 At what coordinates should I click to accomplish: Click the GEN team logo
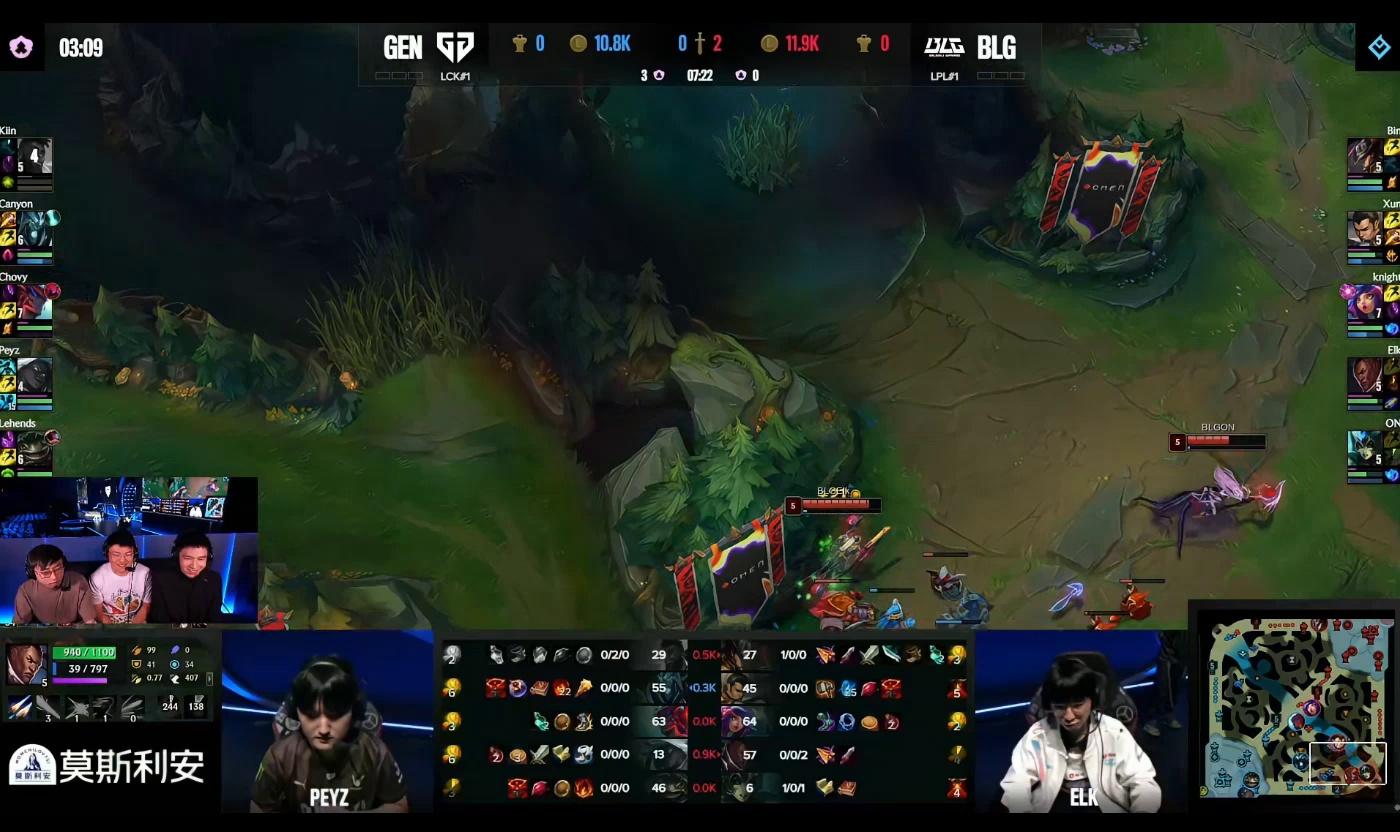(x=455, y=47)
